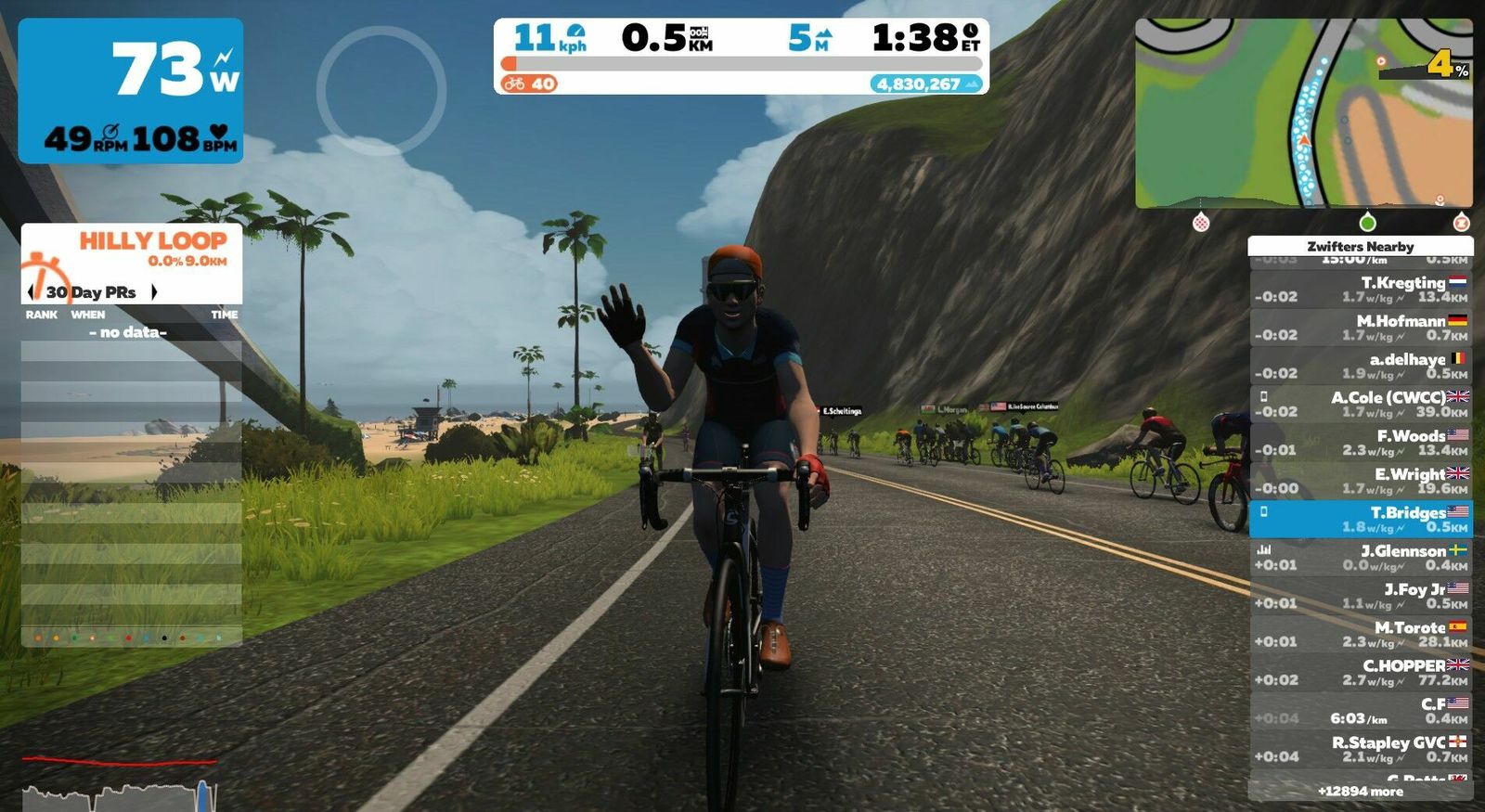Select T.Kregting in Zwifters Nearby list
Image resolution: width=1485 pixels, height=812 pixels.
tap(1361, 289)
